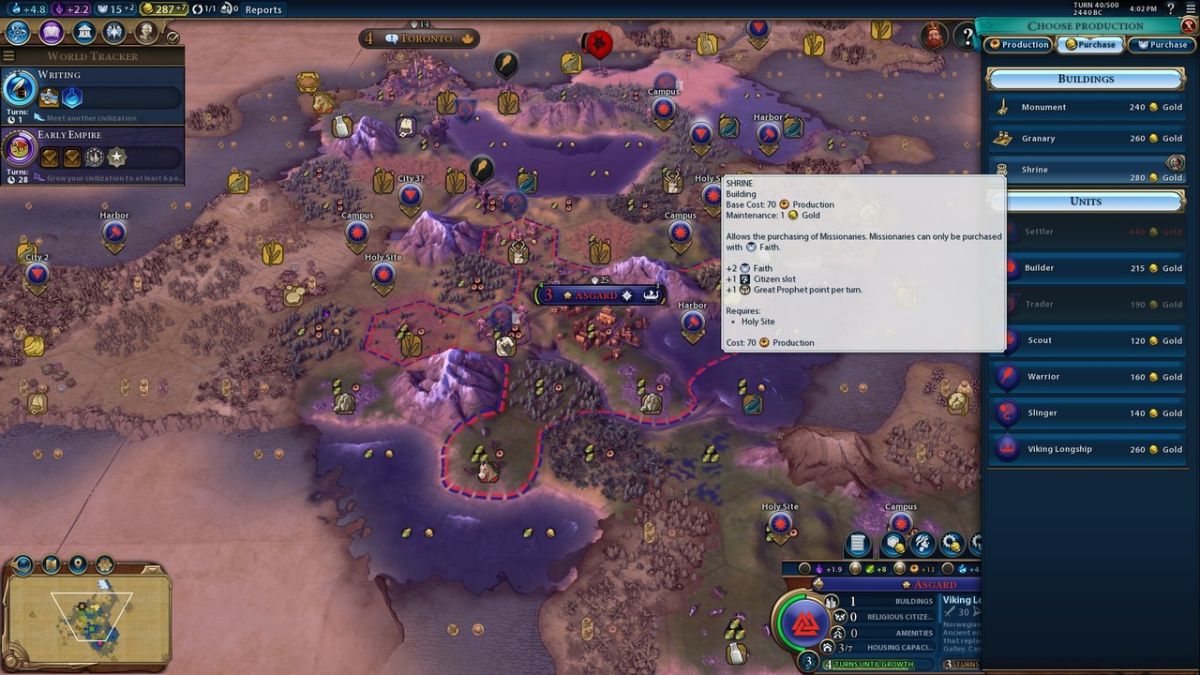Open the civics tree via the purple icon

[52, 32]
